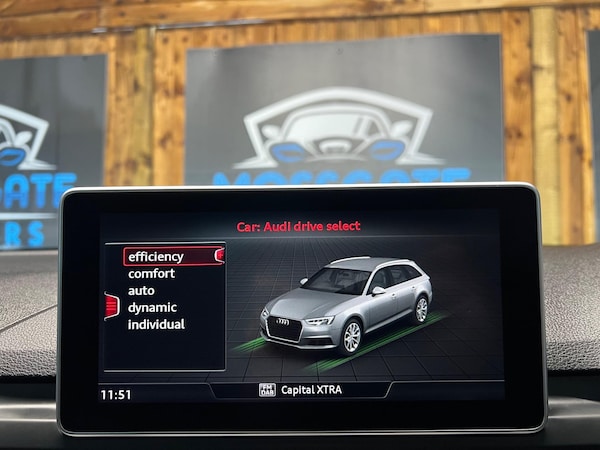This screenshot has width=600, height=450.
Task: Switch to auto drive mode
Action: click(141, 290)
